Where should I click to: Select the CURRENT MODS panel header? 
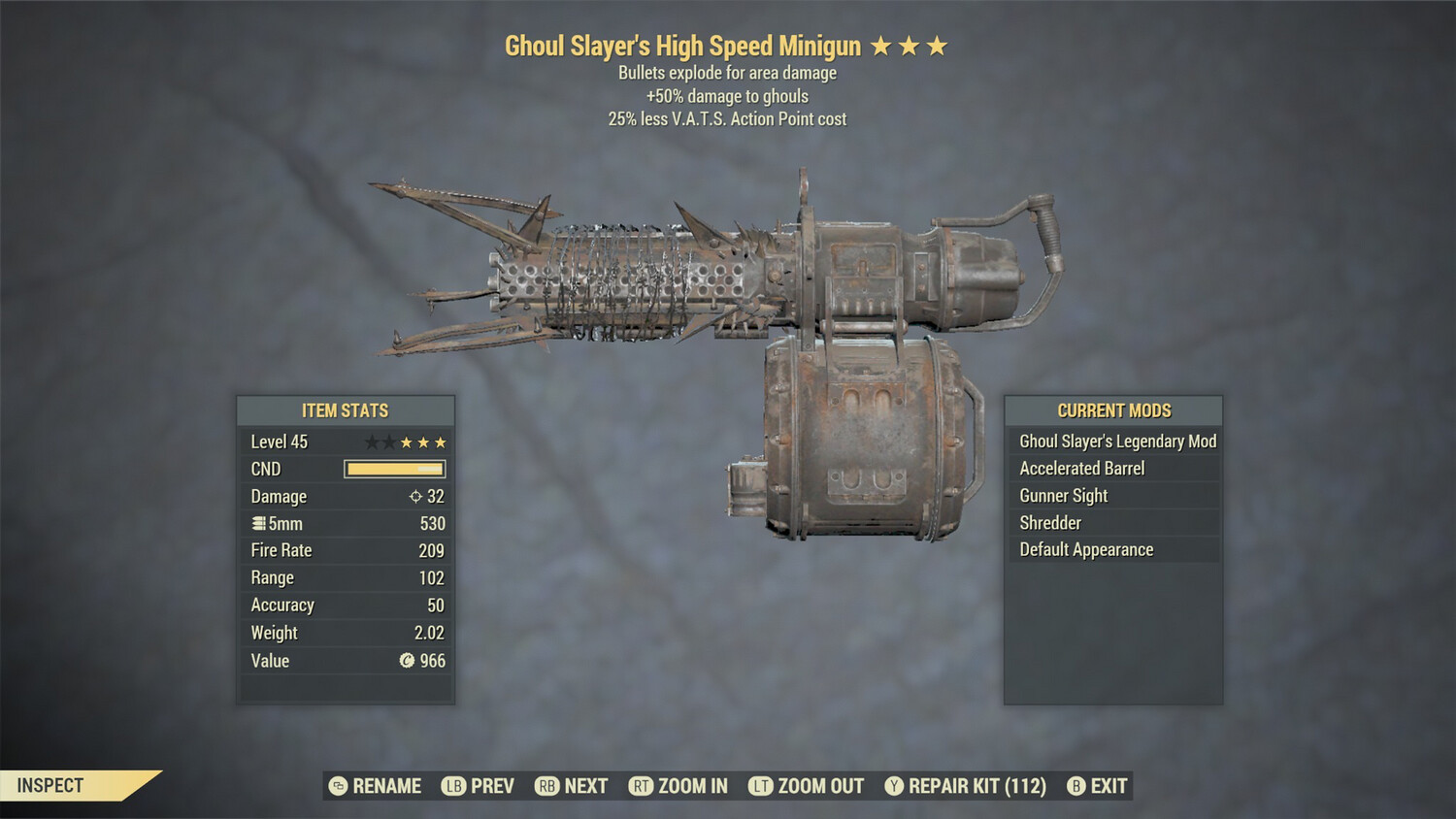pos(1114,410)
